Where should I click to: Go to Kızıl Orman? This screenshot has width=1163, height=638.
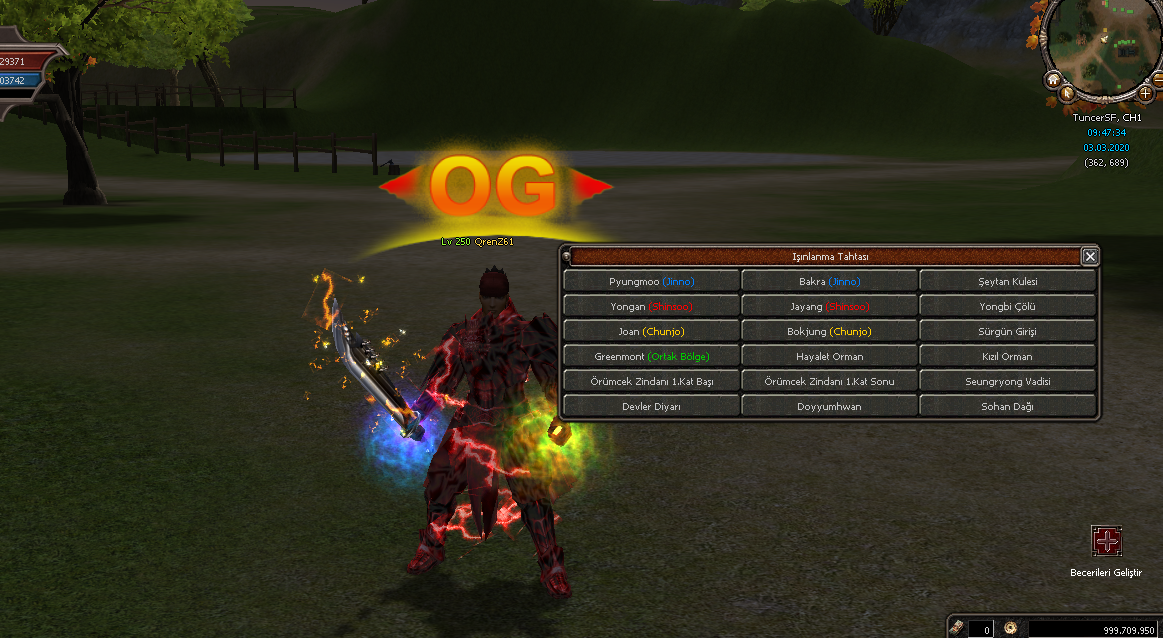coord(1007,356)
